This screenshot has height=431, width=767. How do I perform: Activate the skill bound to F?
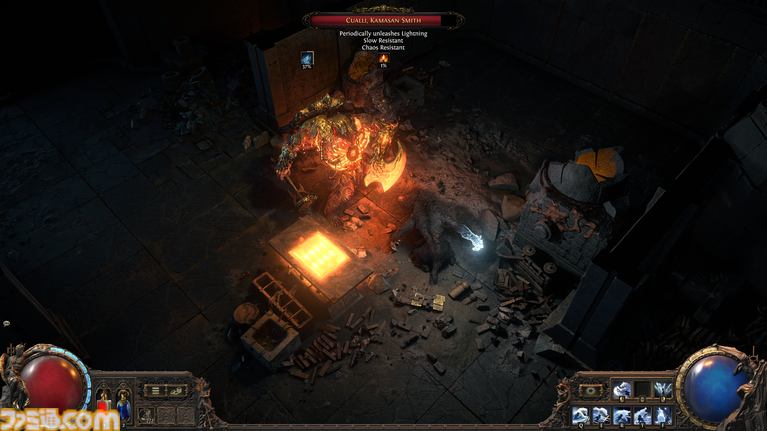[x=662, y=414]
